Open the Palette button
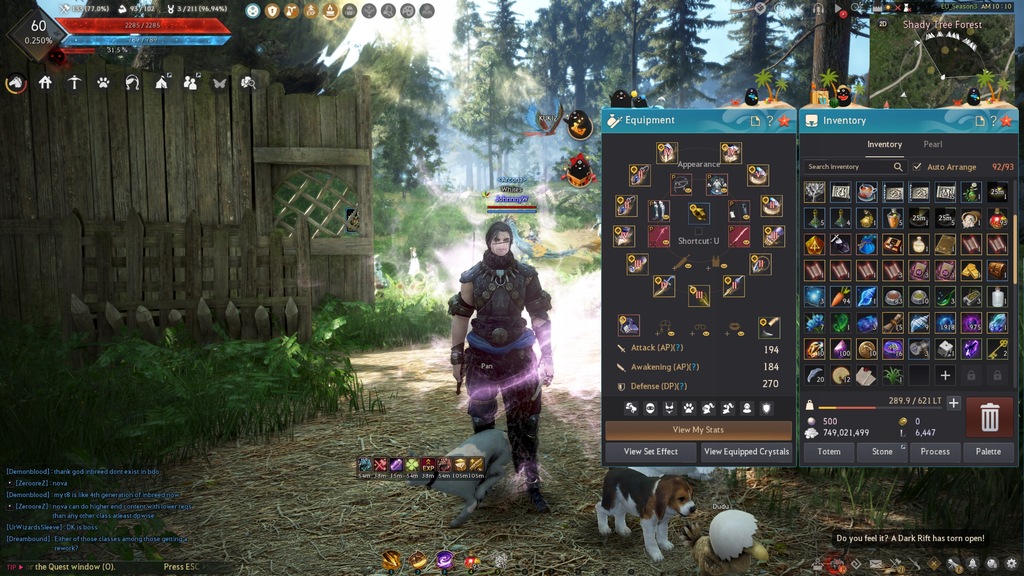The image size is (1024, 576). coord(988,452)
